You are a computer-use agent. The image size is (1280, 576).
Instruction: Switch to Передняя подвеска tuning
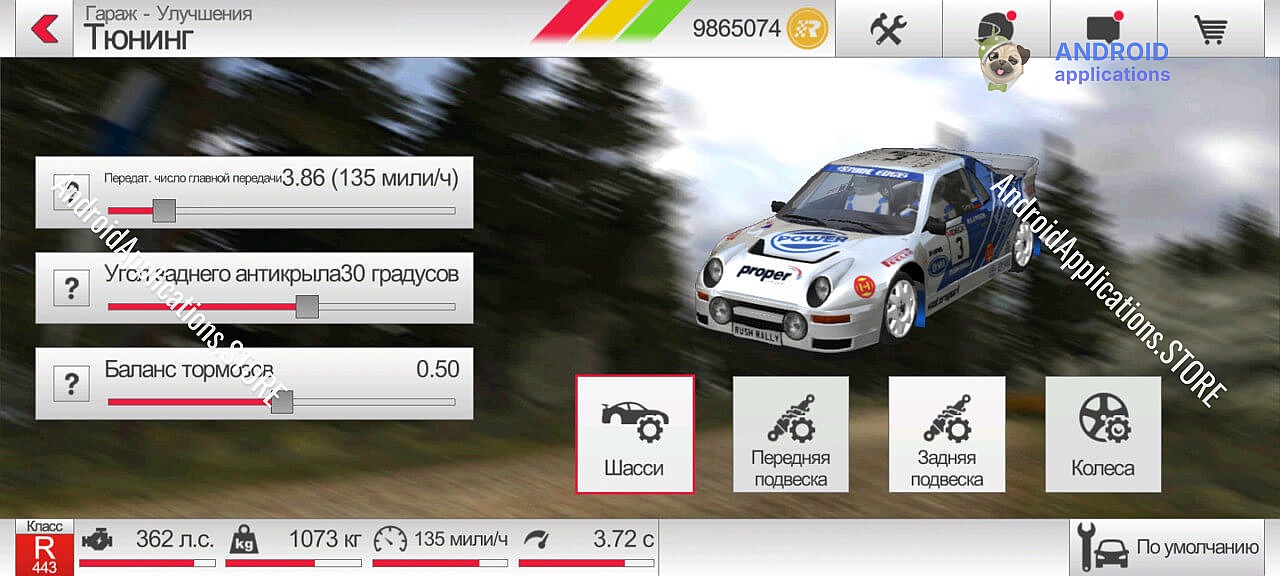[x=790, y=434]
